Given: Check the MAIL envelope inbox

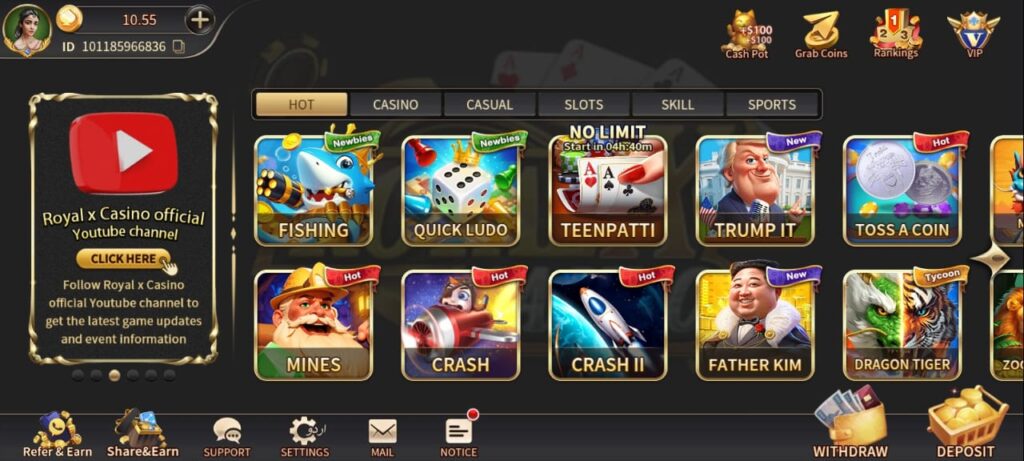Looking at the screenshot, I should [x=382, y=435].
